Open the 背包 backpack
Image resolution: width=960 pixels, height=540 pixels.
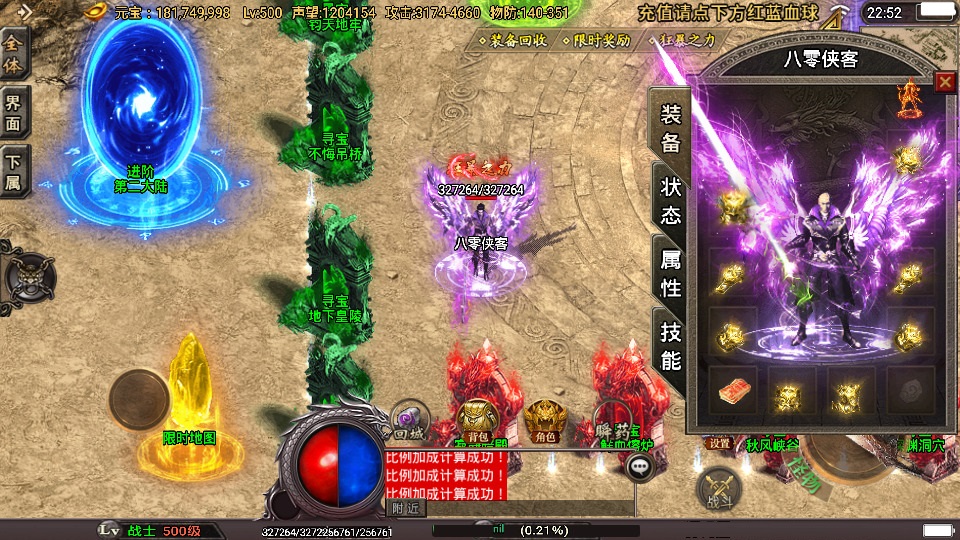click(x=476, y=420)
